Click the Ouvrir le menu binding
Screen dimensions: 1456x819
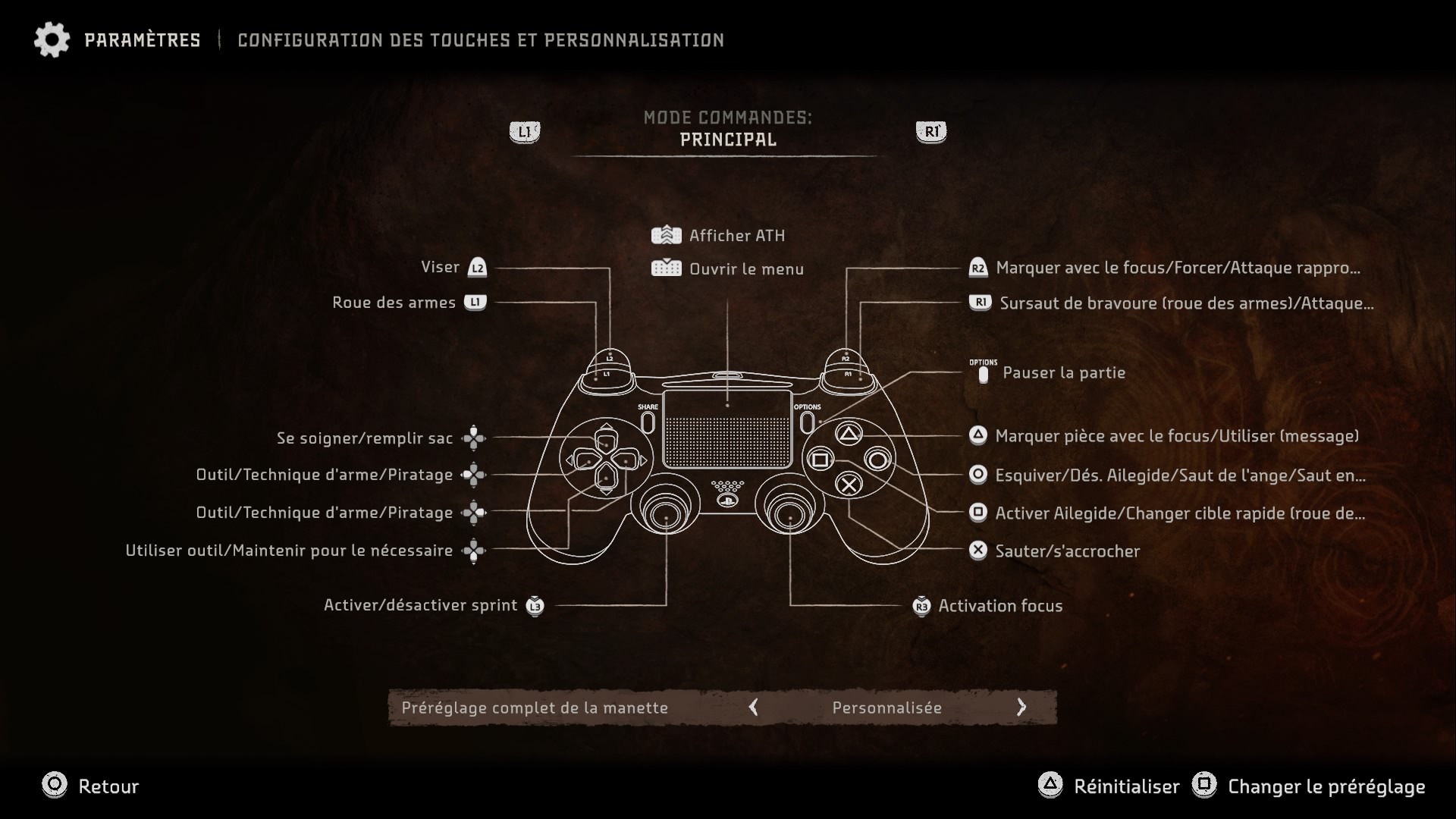click(745, 269)
